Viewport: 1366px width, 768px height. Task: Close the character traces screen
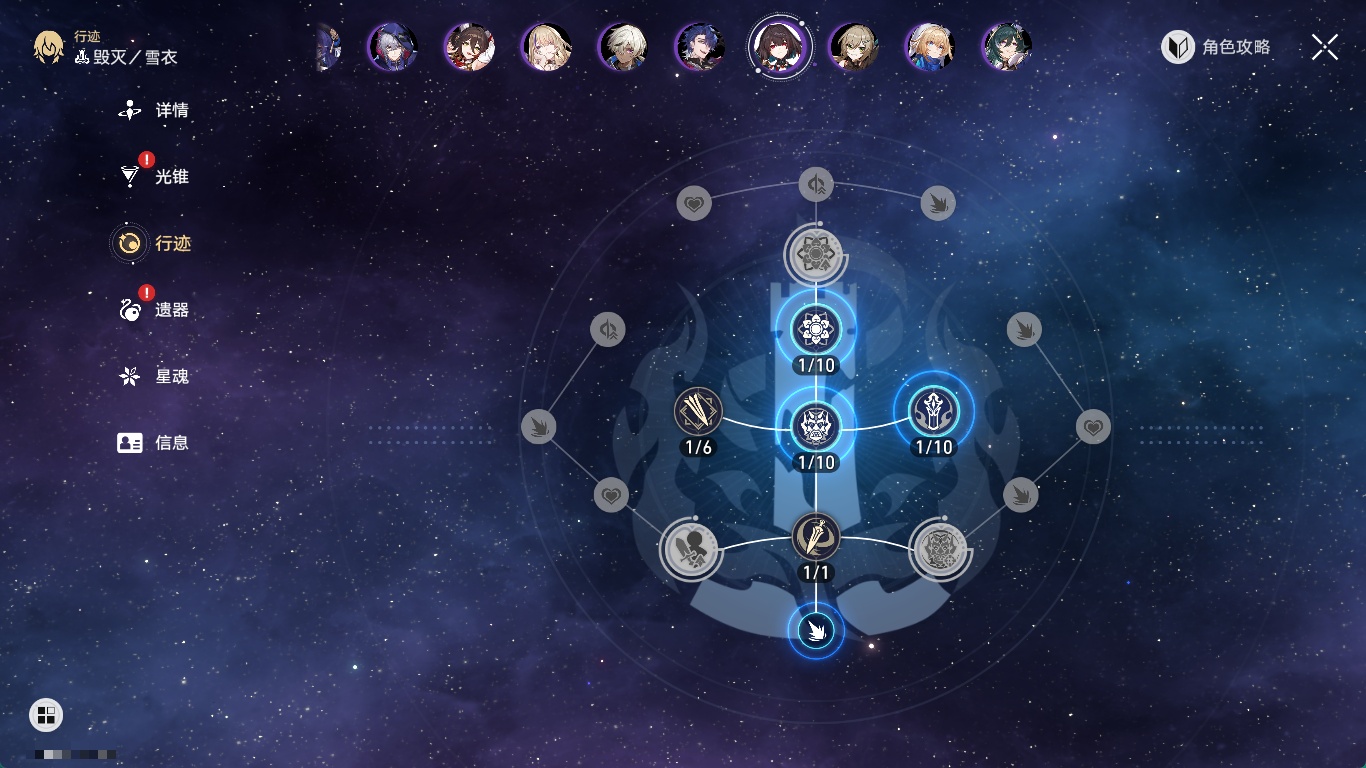pos(1324,47)
